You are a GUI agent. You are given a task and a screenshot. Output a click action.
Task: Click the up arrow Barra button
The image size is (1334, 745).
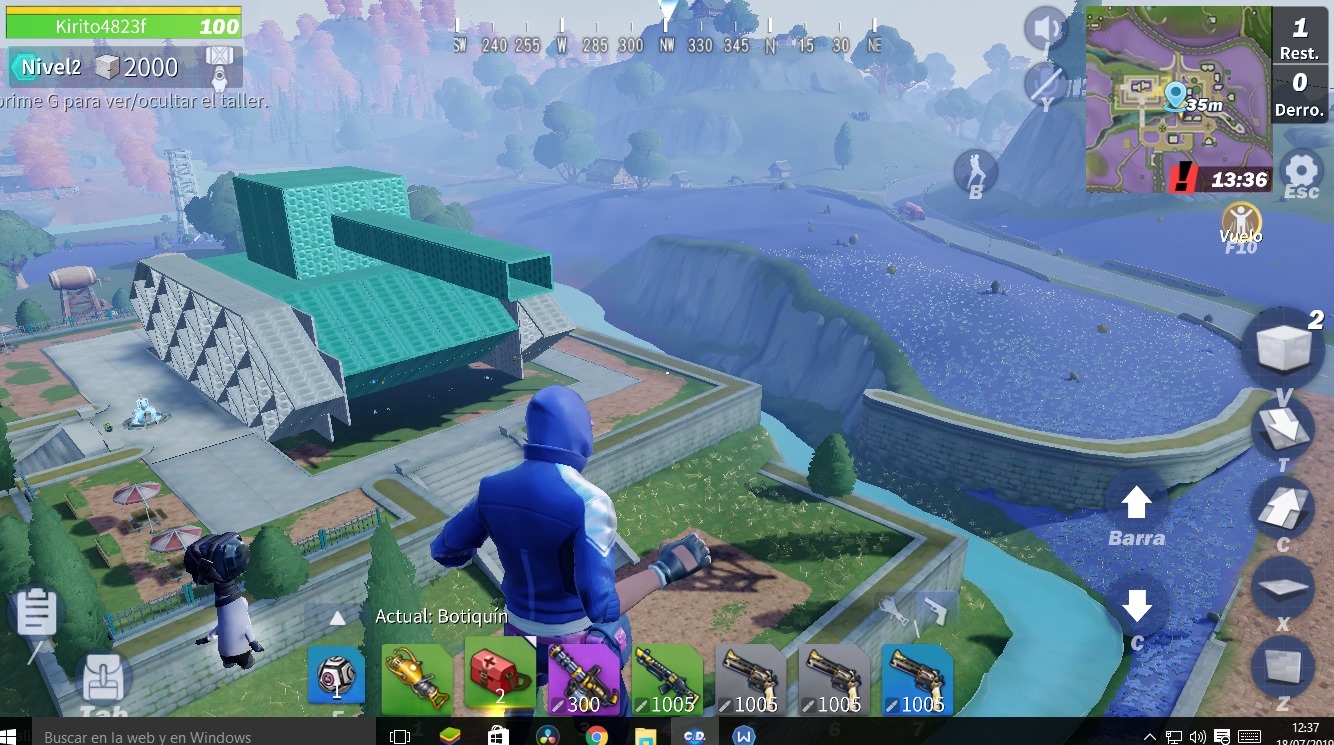click(x=1136, y=503)
